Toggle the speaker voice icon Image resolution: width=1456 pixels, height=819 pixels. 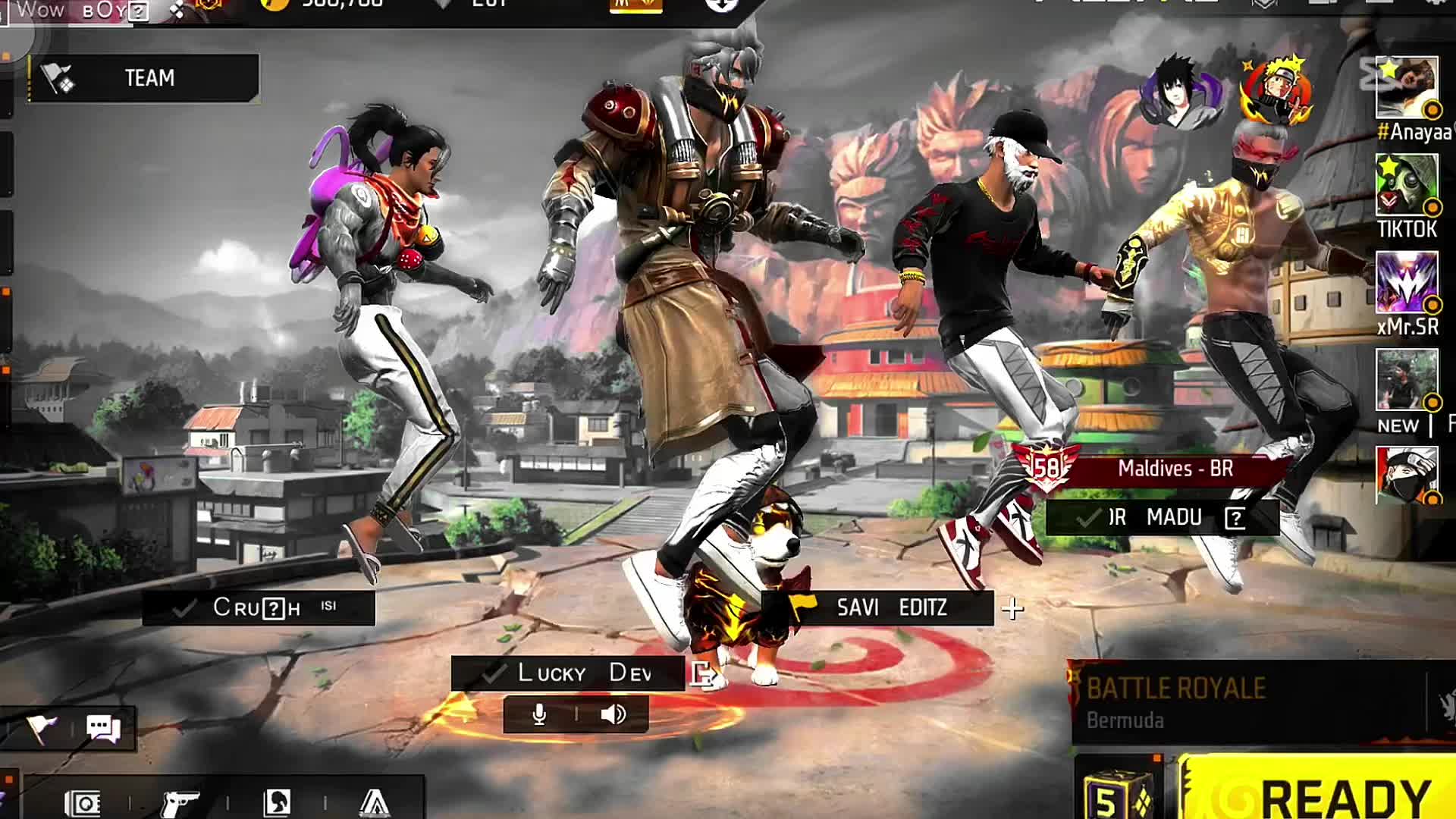(613, 714)
